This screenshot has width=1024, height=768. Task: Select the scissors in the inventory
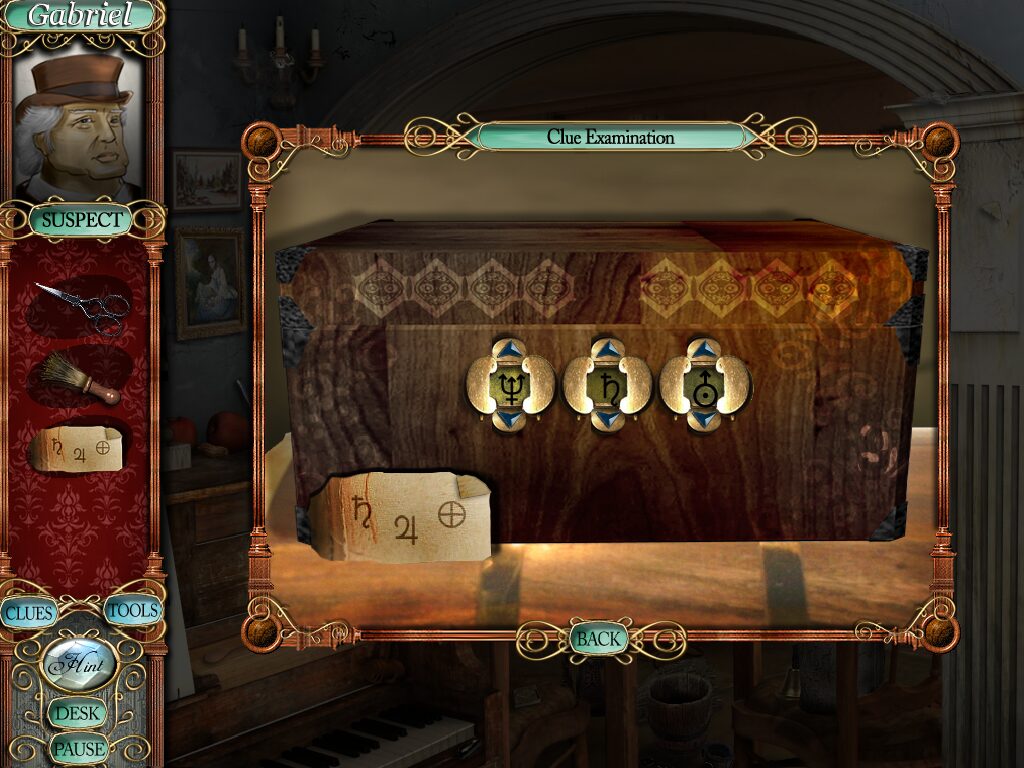coord(84,305)
